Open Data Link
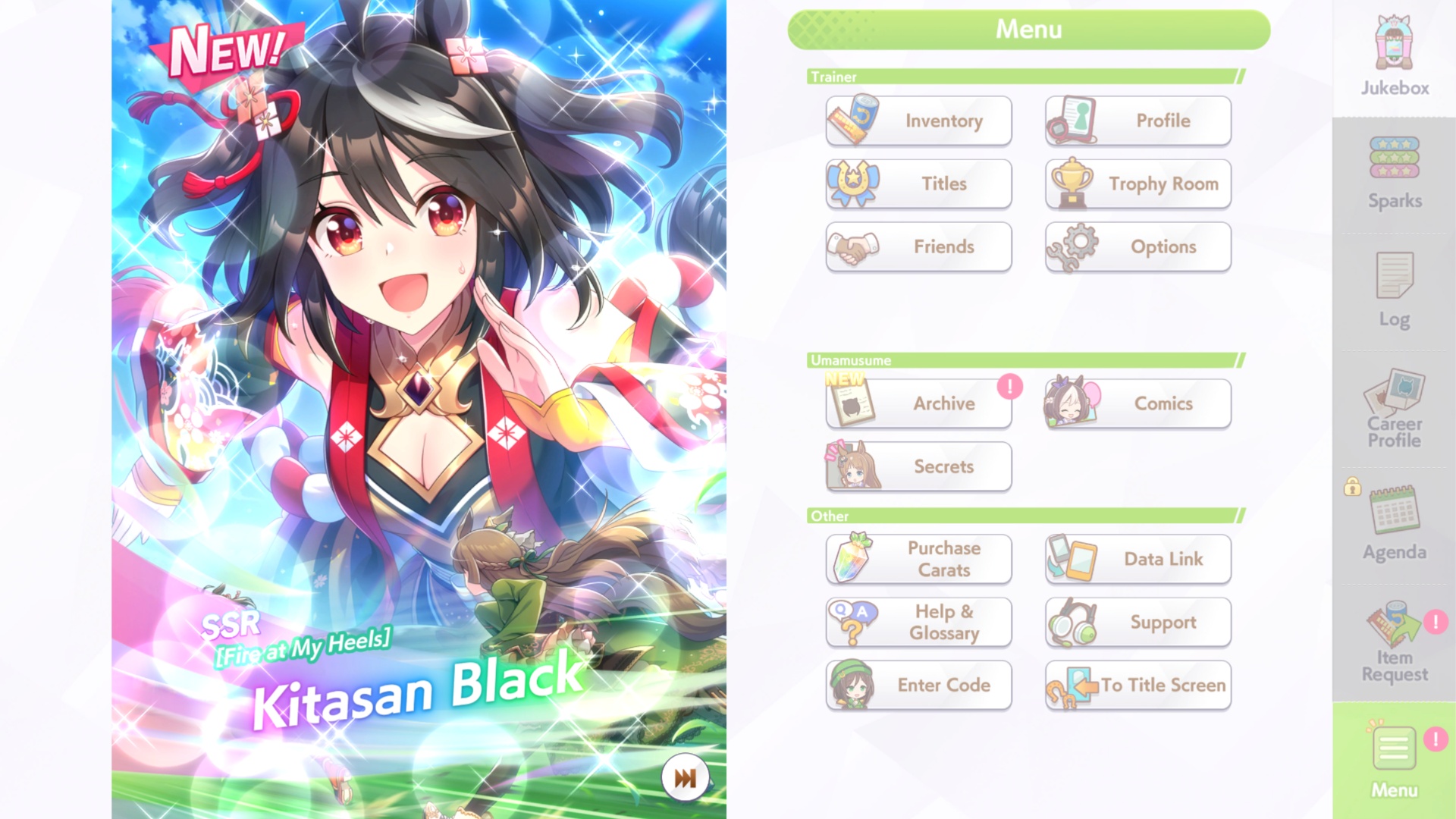 click(1137, 559)
